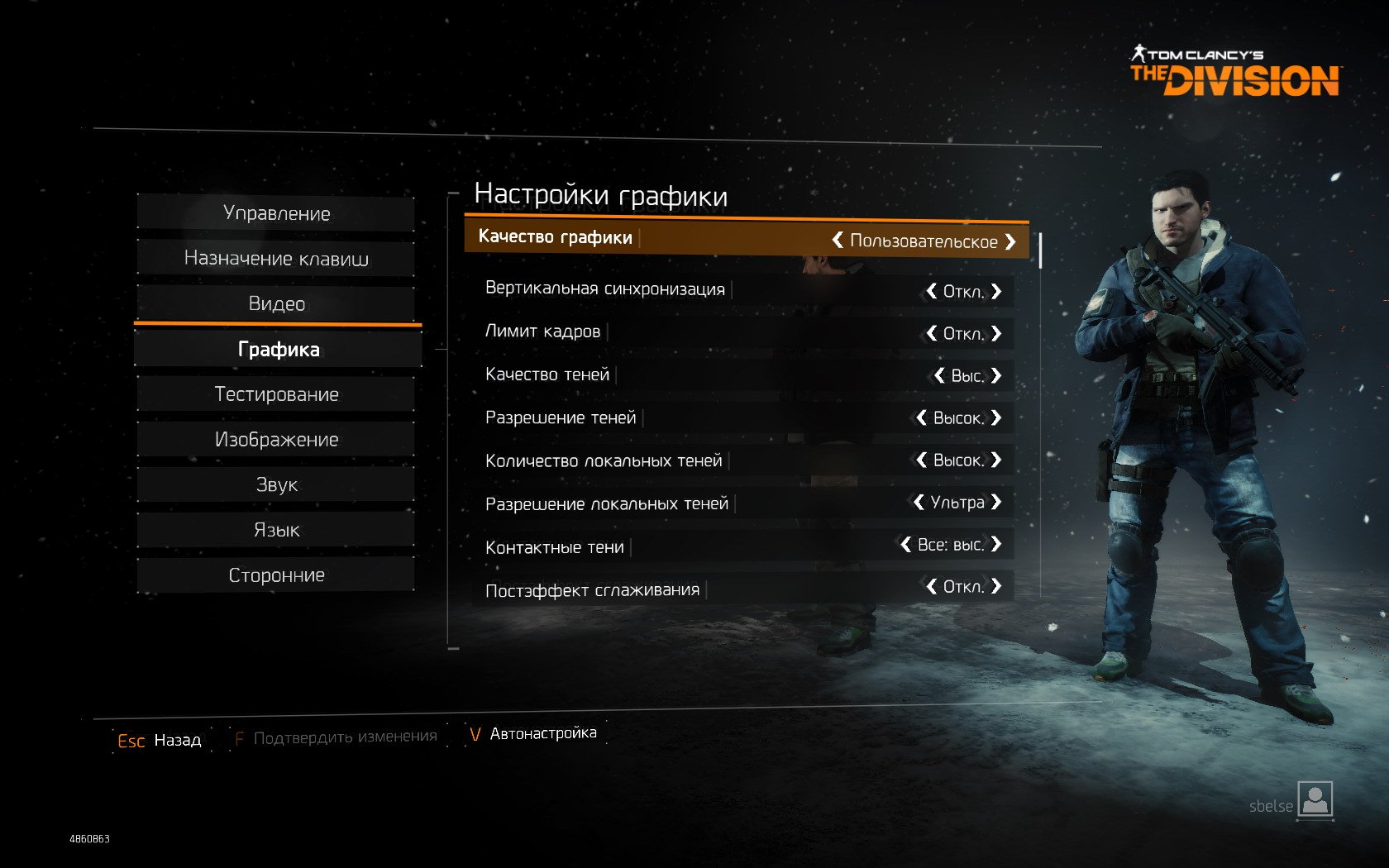Open the Сторонние section
1389x868 pixels.
pos(276,575)
